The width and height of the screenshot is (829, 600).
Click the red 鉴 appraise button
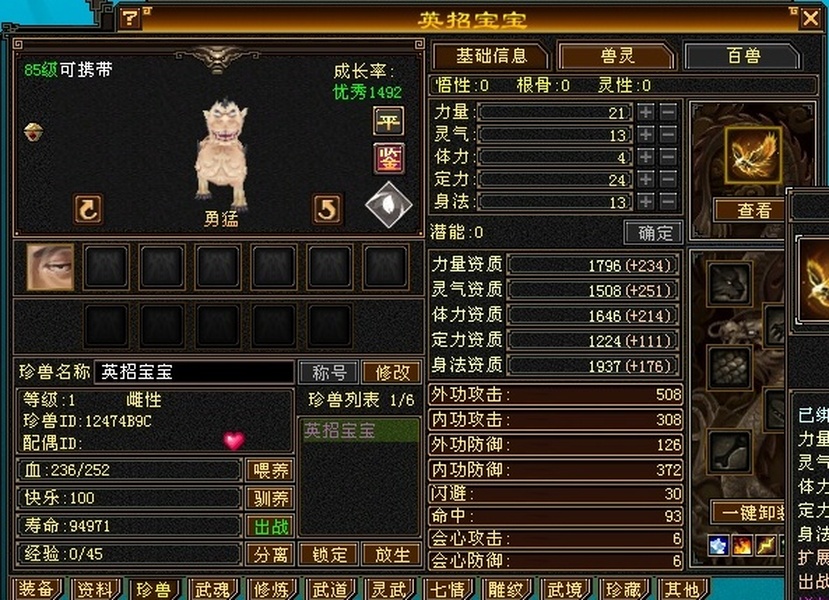388,158
